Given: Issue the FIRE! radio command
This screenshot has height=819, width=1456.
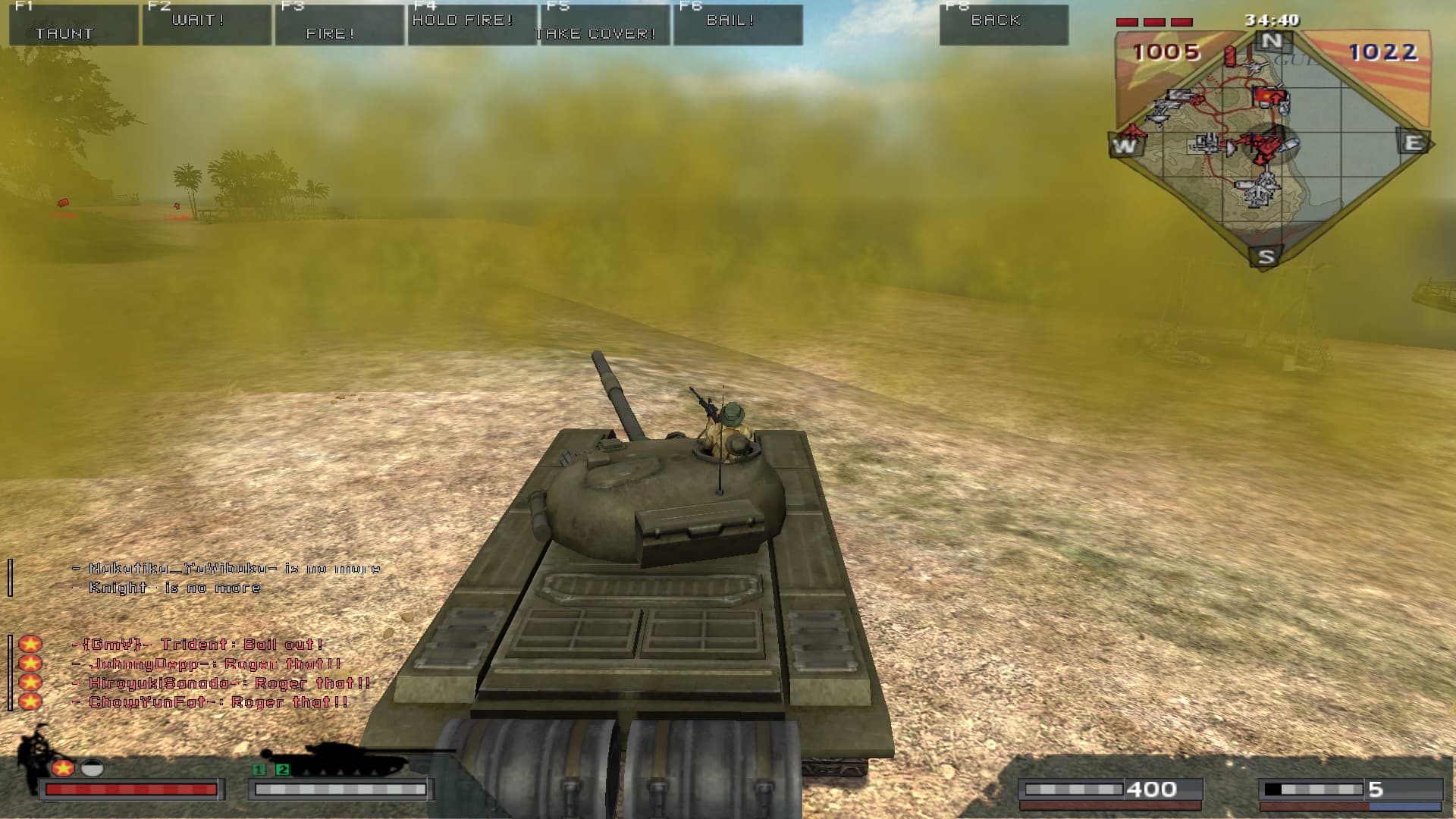Looking at the screenshot, I should click(339, 25).
